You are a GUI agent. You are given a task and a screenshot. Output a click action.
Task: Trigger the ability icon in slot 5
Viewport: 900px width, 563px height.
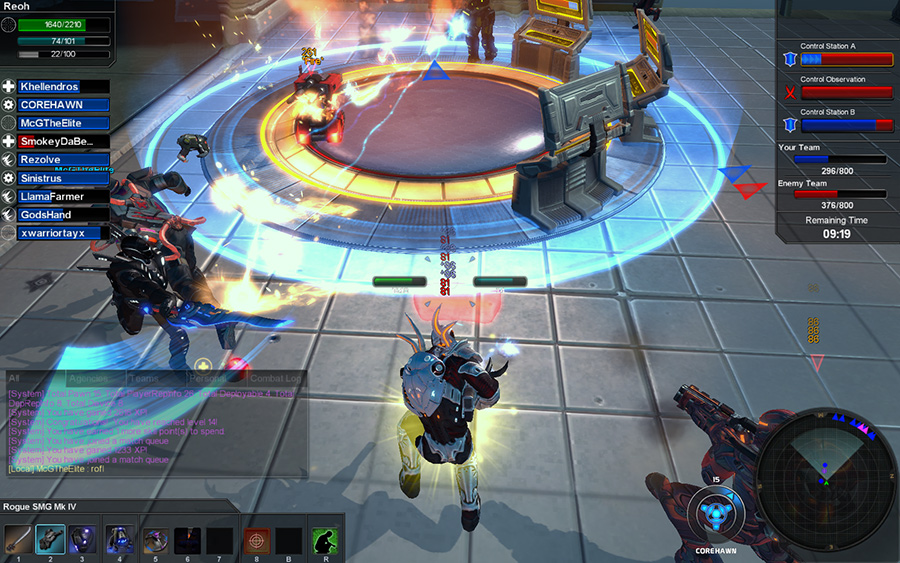(155, 540)
